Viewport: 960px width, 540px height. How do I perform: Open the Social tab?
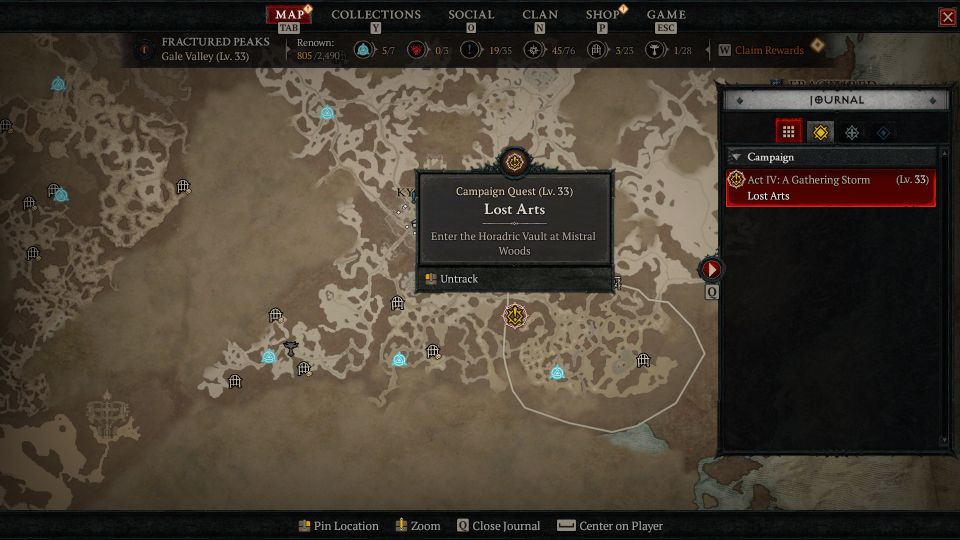point(471,15)
